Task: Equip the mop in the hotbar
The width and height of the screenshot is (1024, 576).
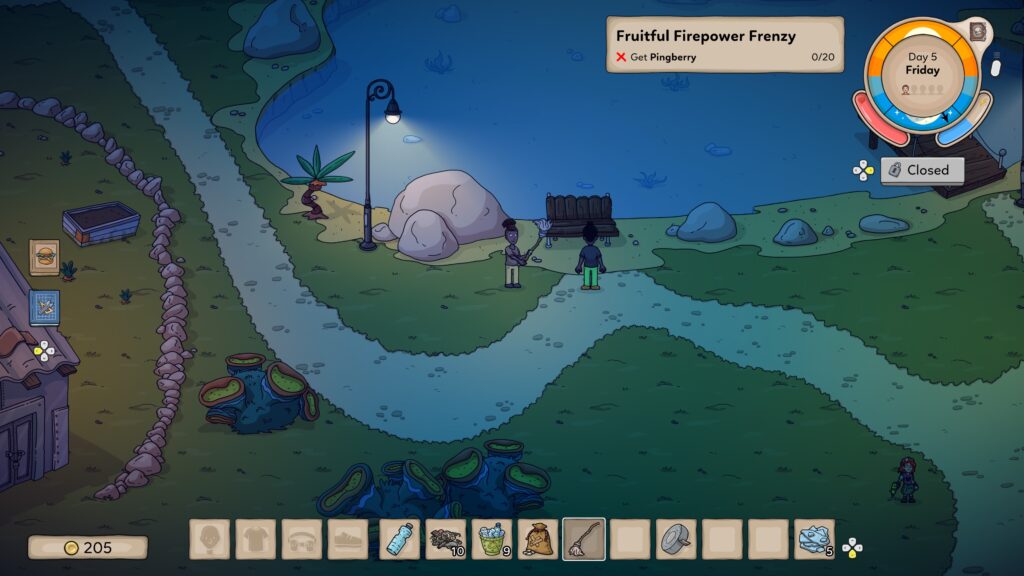Action: [583, 539]
